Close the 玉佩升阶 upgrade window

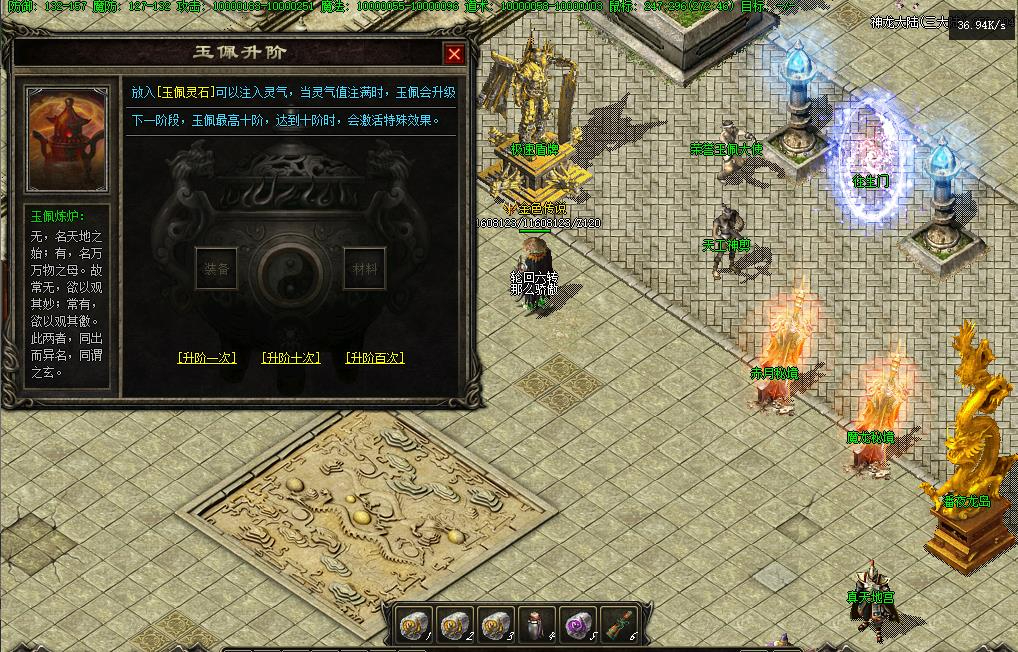tap(454, 54)
